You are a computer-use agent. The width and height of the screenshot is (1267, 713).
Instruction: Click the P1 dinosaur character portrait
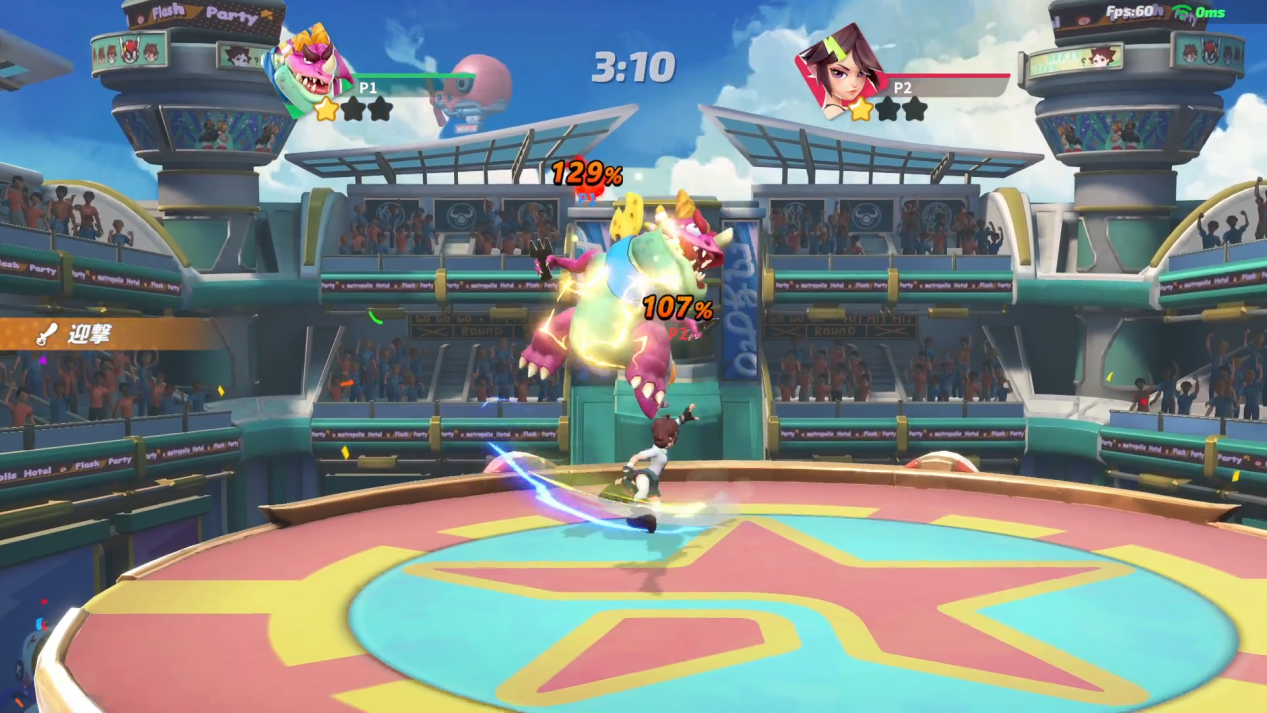click(x=308, y=68)
